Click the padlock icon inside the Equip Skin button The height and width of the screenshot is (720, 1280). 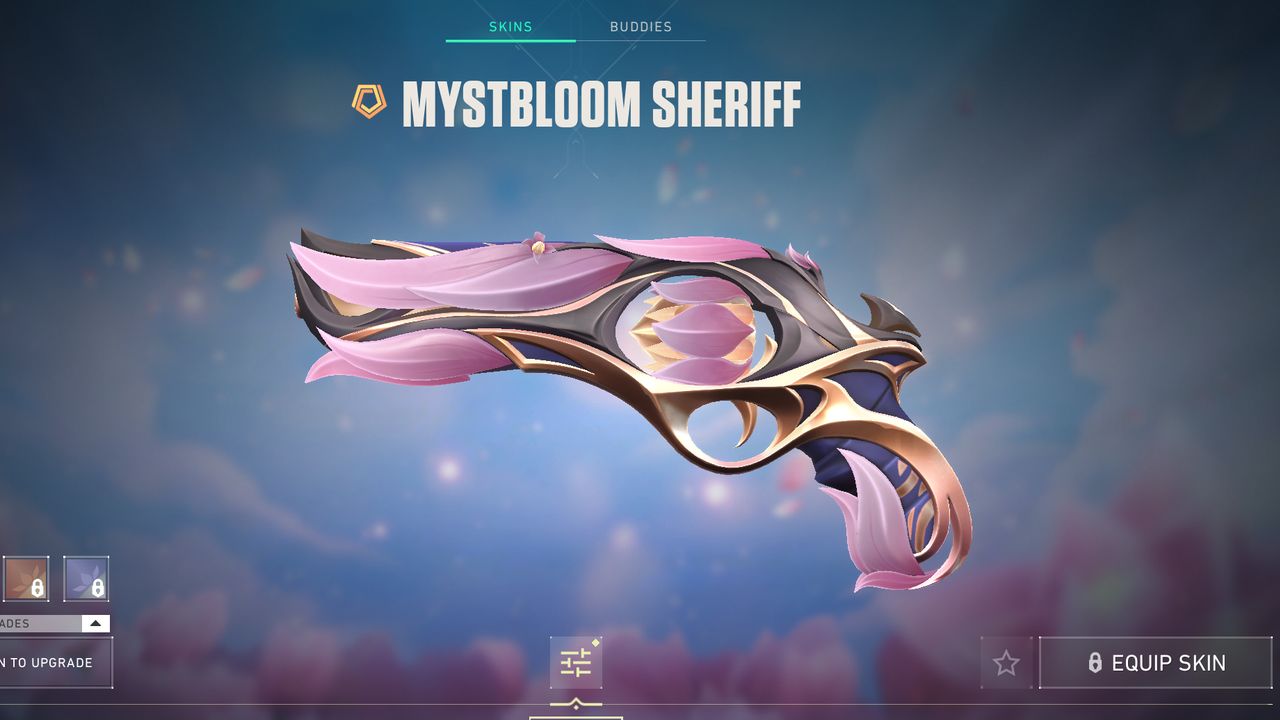[x=1096, y=663]
